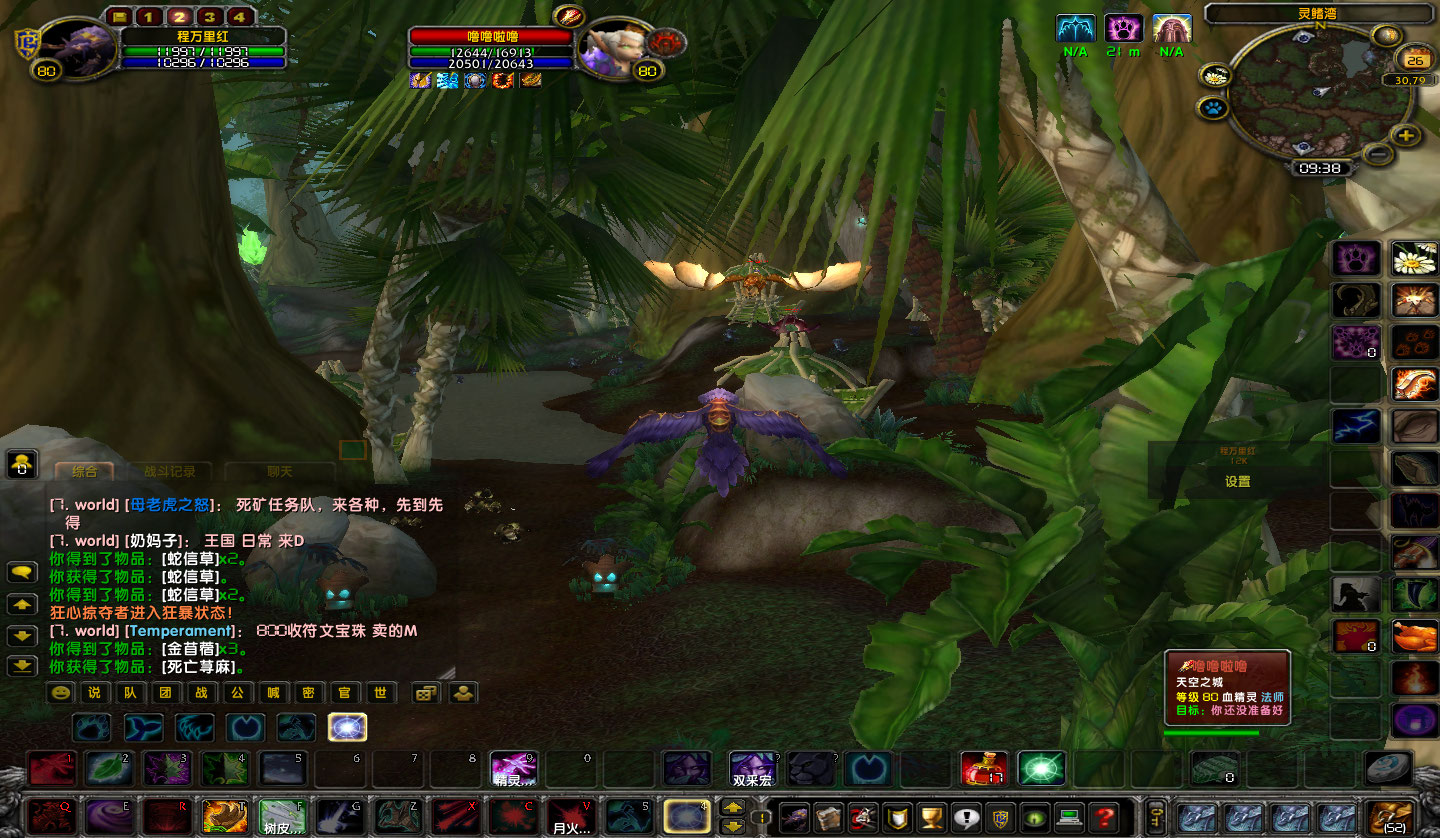The image size is (1440, 838).
Task: Select Bear Form on the shapeshift bar
Action: coord(90,727)
